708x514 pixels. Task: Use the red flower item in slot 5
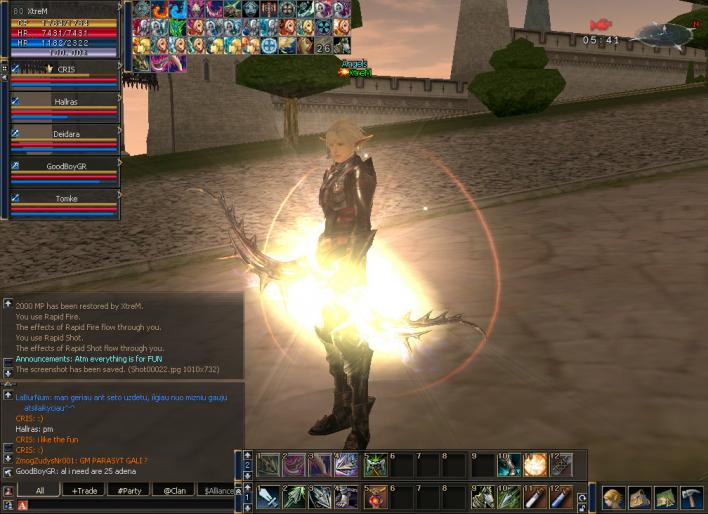click(374, 497)
